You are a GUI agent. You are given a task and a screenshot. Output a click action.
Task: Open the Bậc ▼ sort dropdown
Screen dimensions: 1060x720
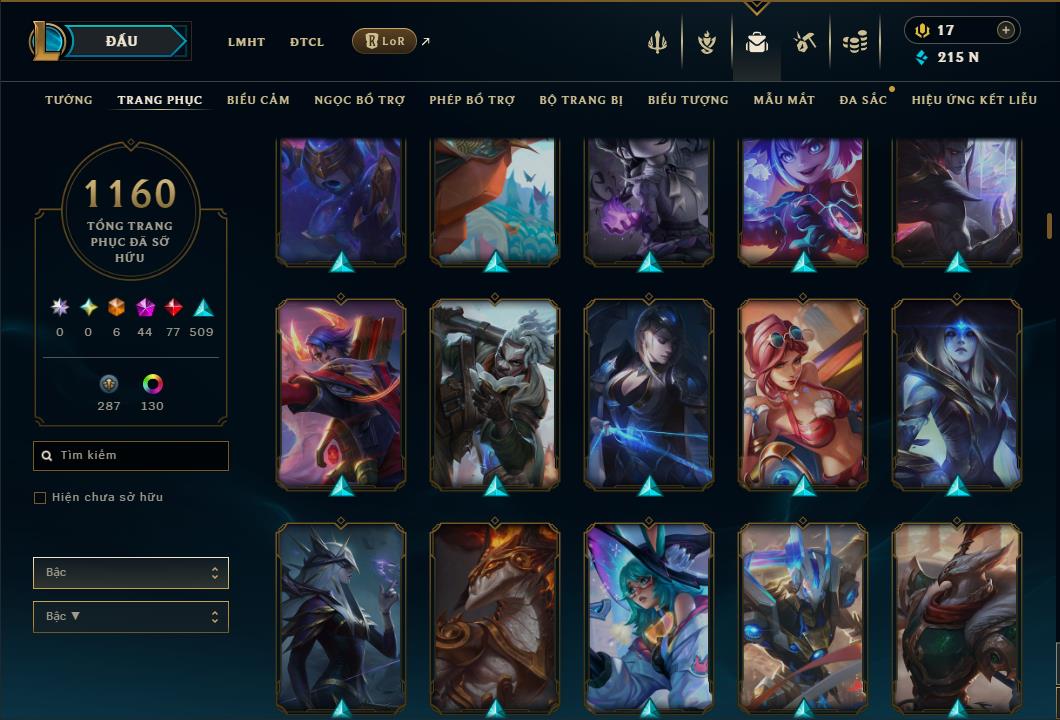131,617
